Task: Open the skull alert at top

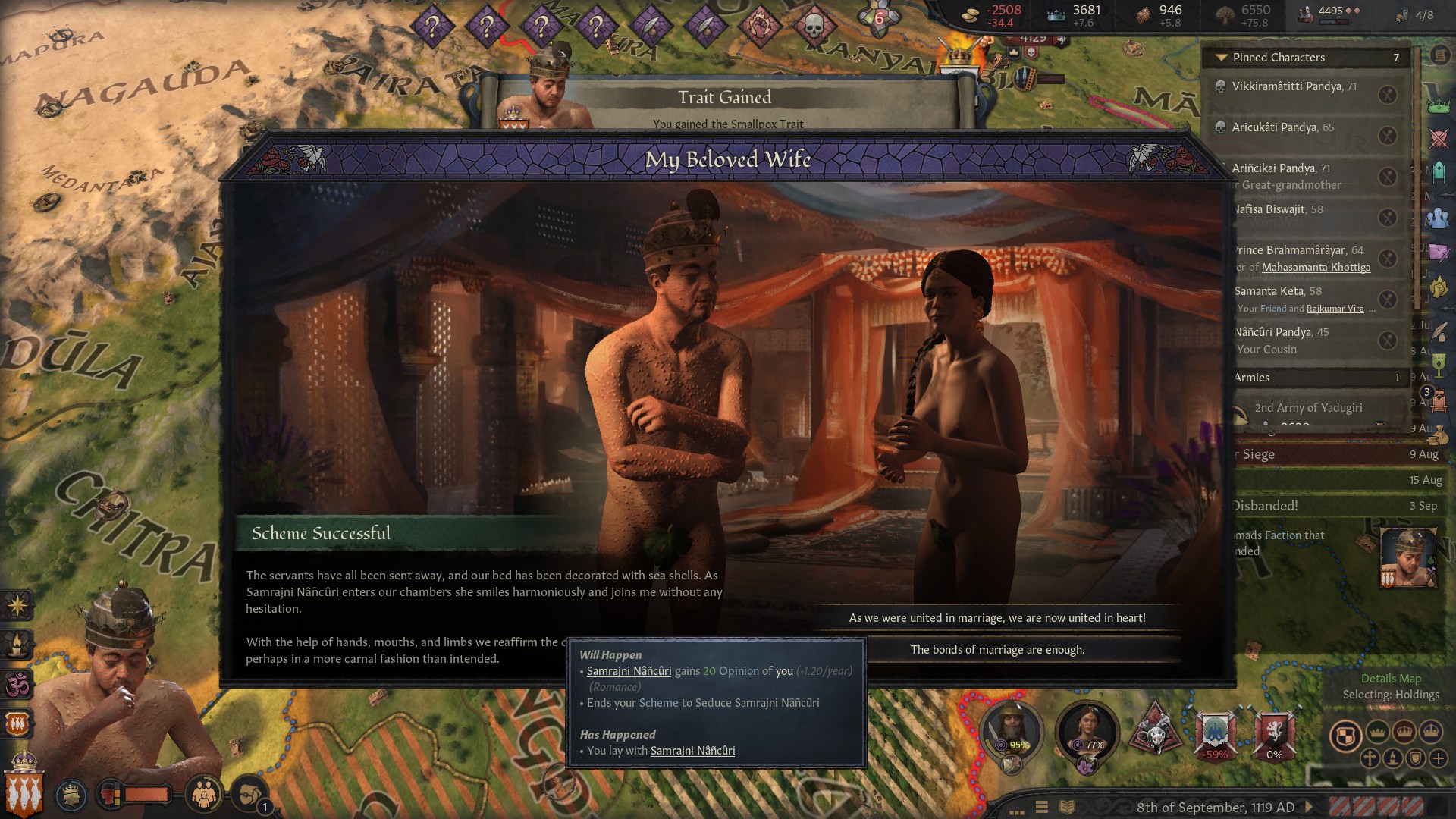Action: (813, 27)
